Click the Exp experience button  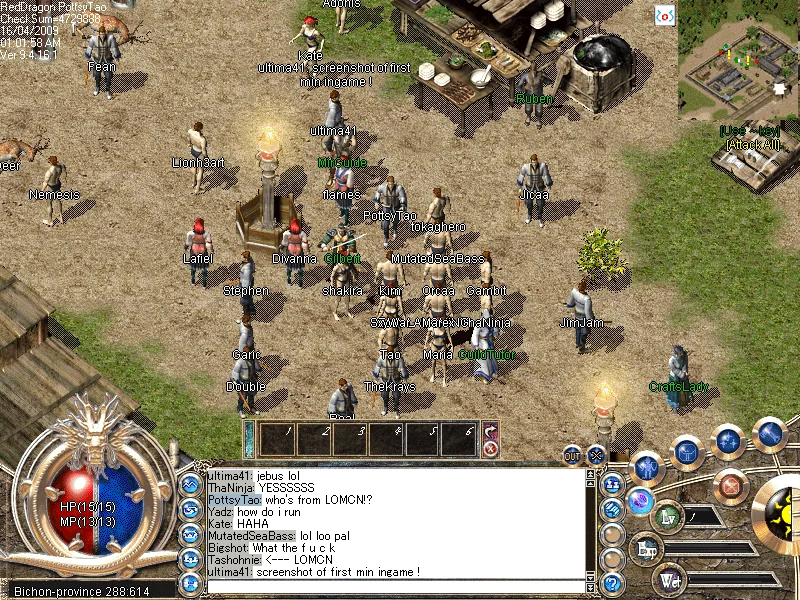647,549
